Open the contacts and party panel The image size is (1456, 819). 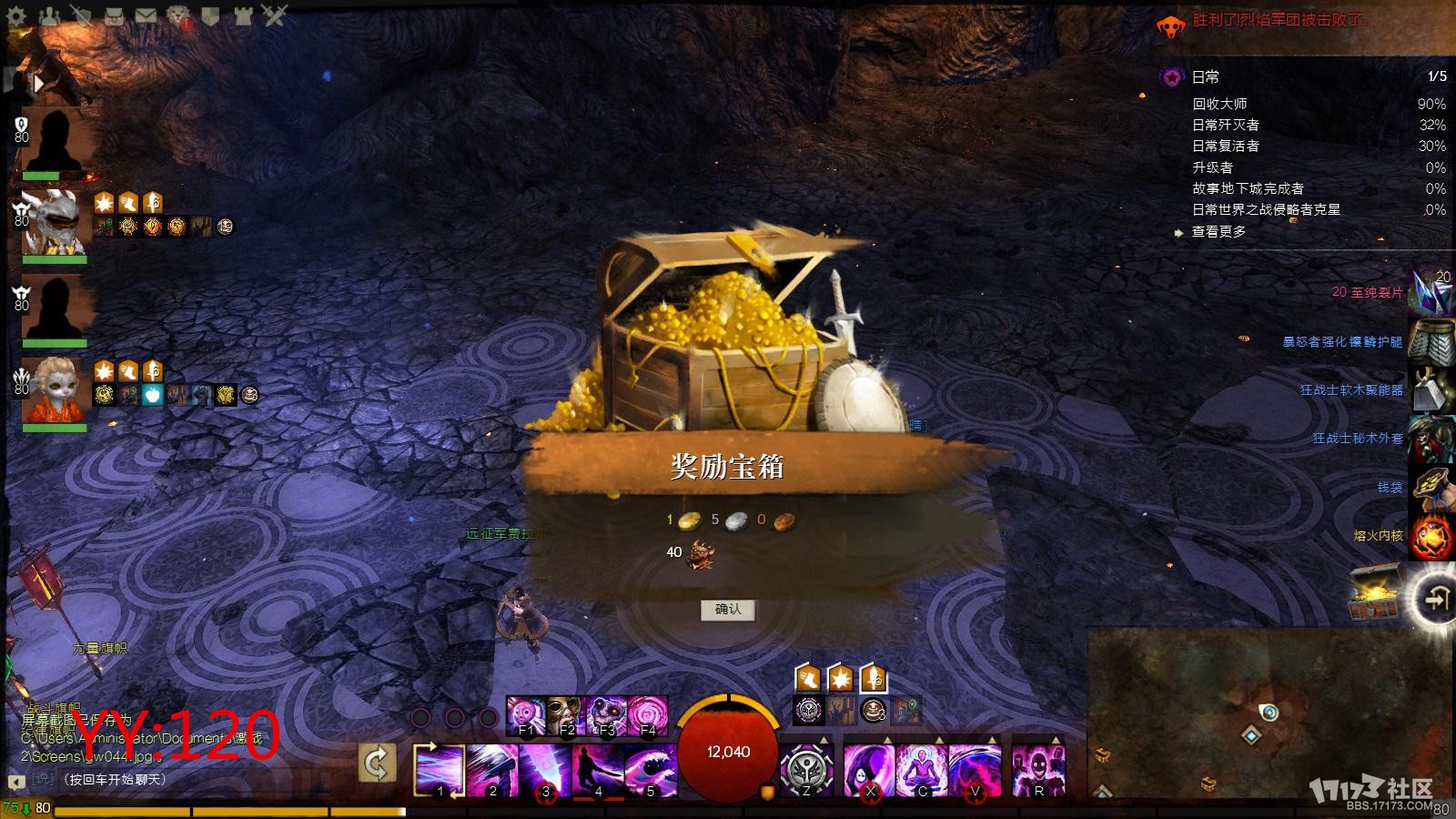point(48,15)
